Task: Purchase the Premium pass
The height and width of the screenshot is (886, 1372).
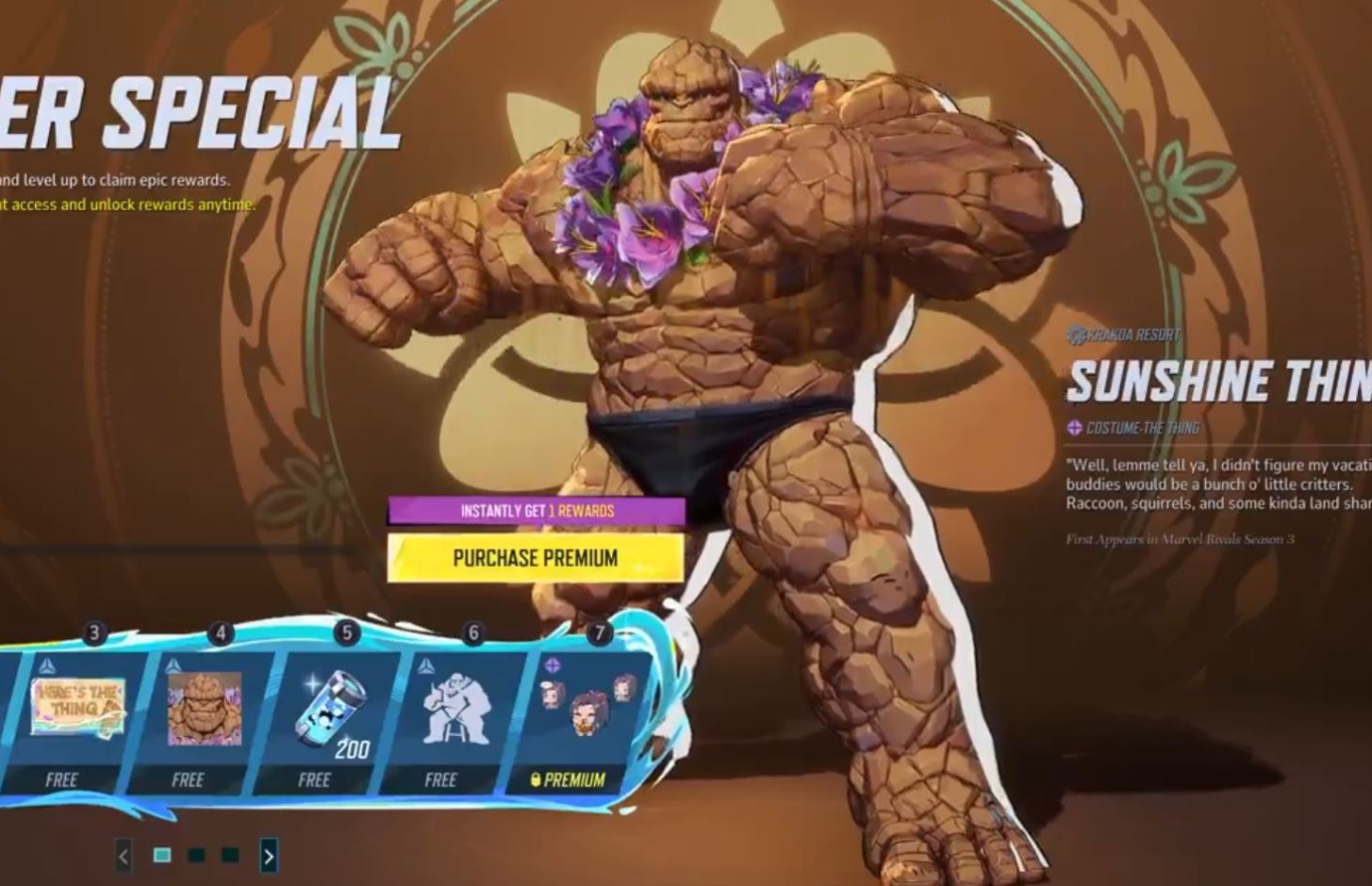Action: pos(535,558)
